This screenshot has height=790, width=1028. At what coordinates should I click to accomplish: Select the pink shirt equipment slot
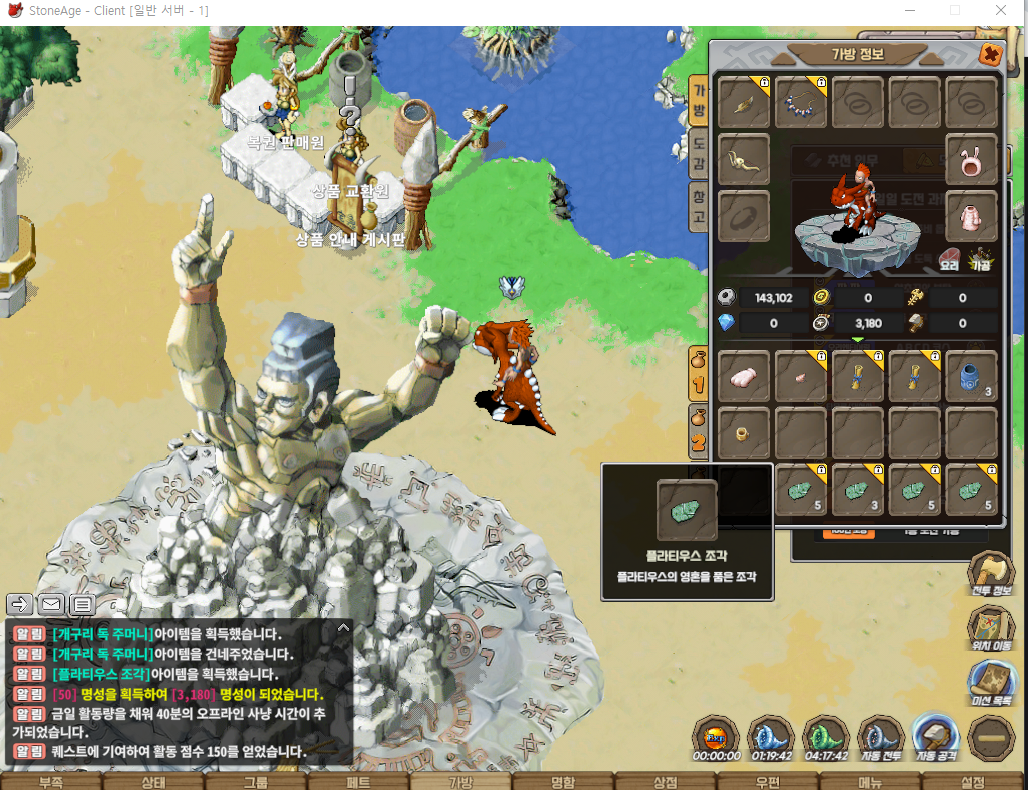coord(971,215)
